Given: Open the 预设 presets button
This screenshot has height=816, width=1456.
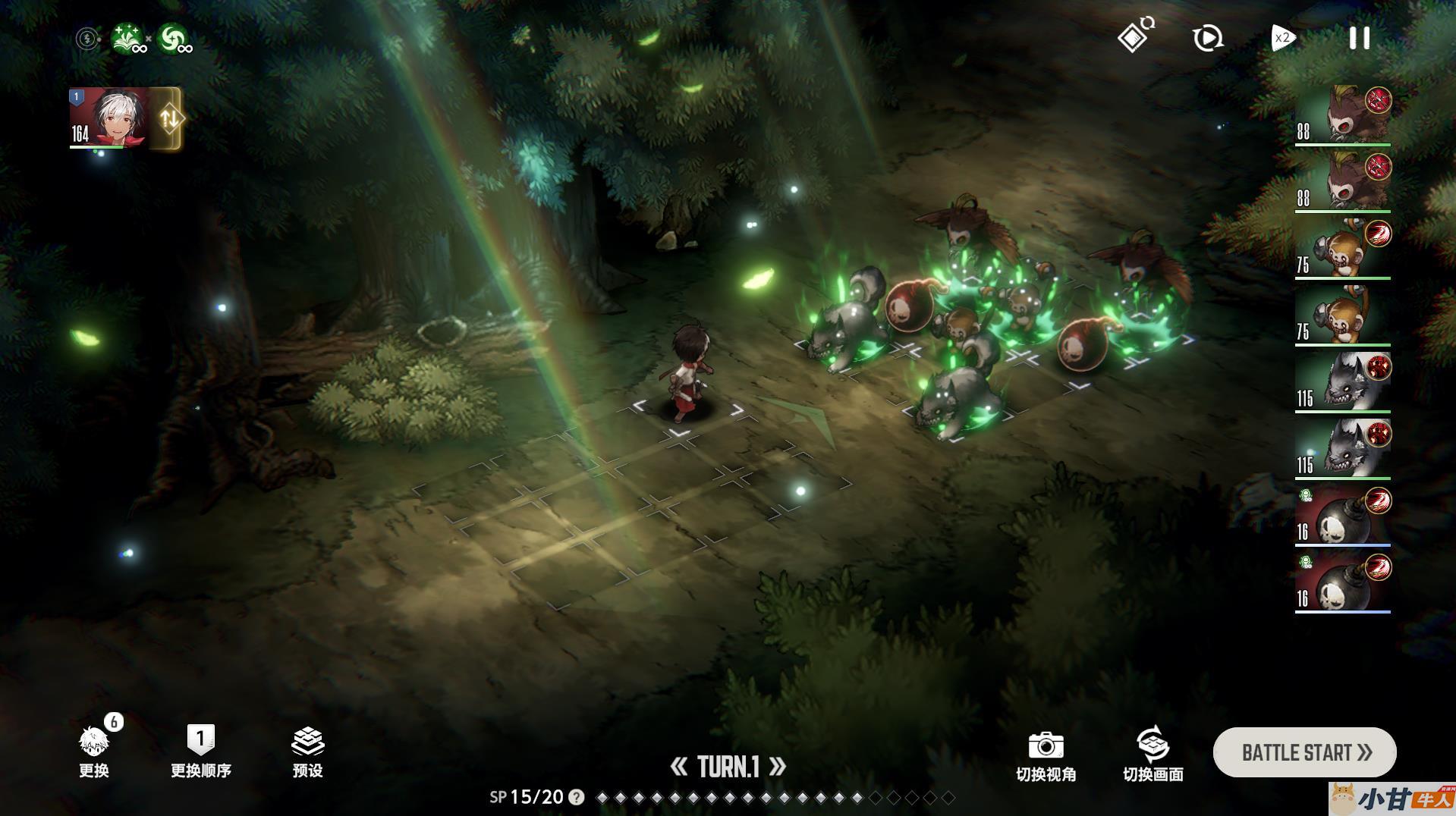Looking at the screenshot, I should 307,751.
